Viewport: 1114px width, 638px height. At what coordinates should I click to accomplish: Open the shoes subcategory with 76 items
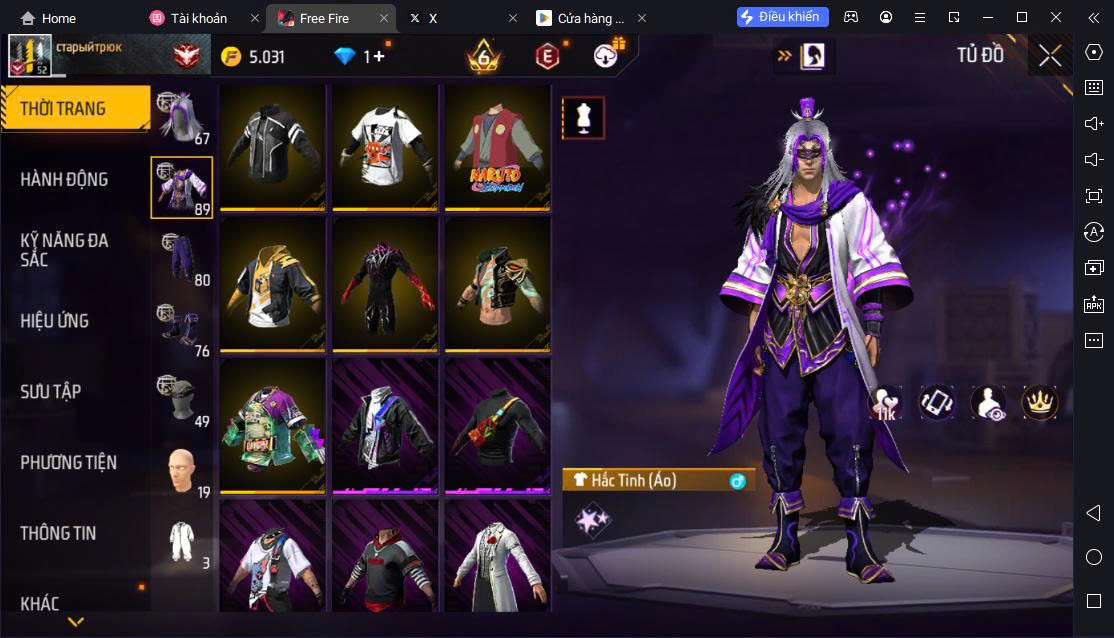pos(182,330)
